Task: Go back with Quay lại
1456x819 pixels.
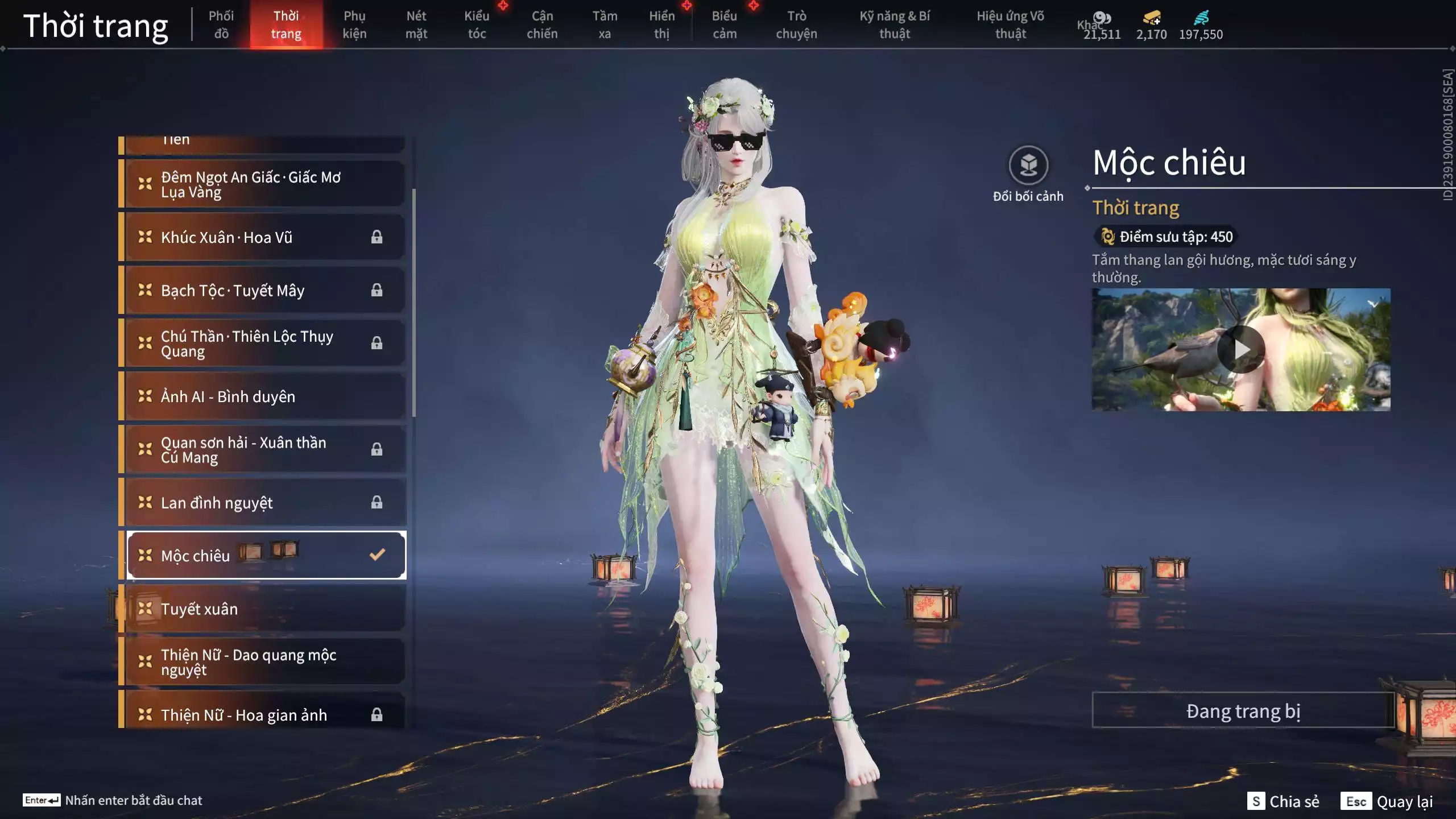Action: tap(1387, 801)
